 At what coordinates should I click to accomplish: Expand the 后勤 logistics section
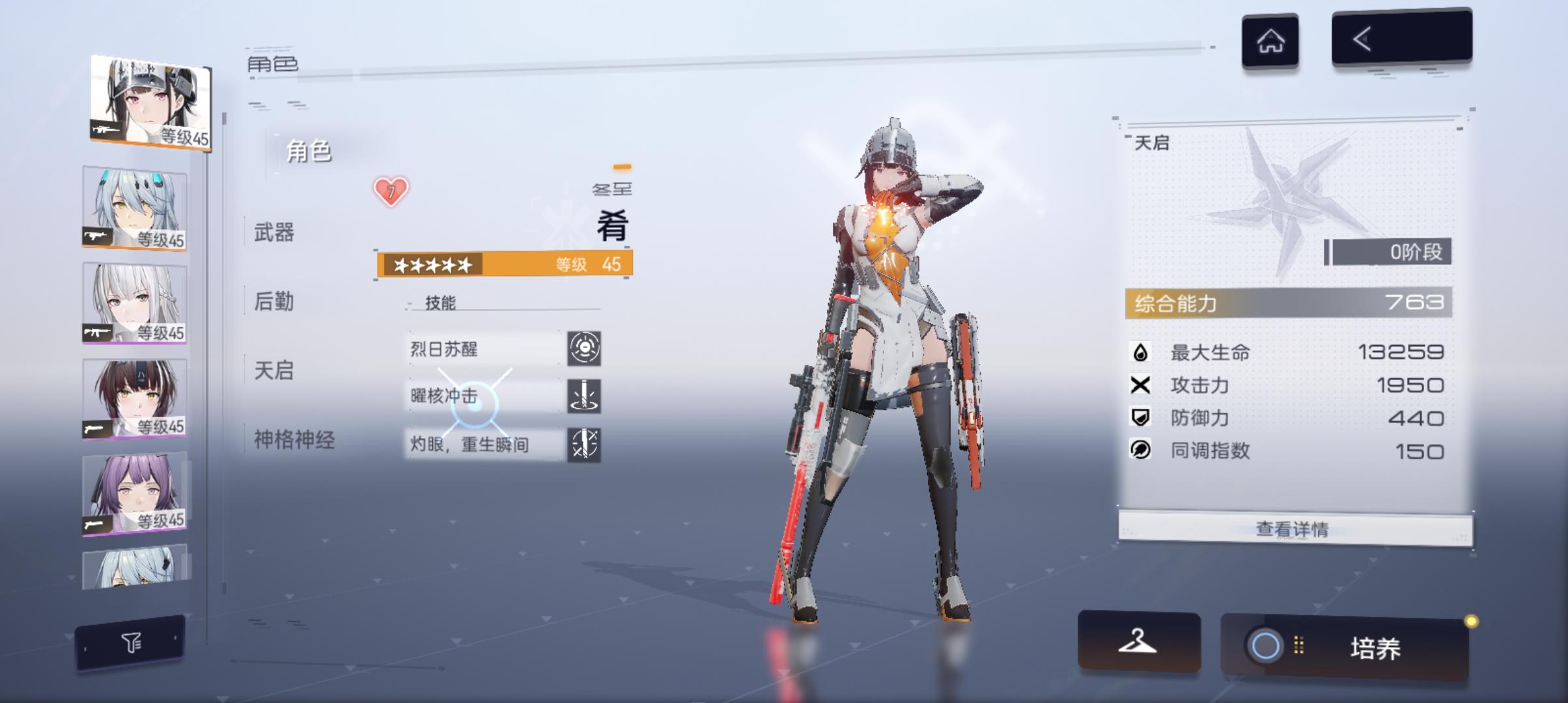(x=273, y=302)
